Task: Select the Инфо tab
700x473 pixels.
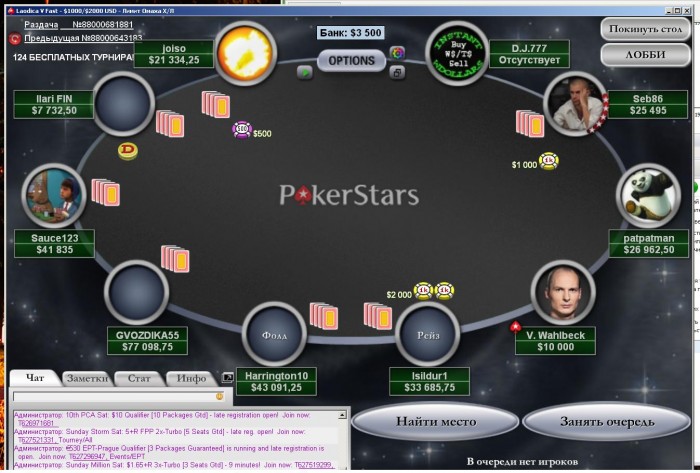Action: 191,378
